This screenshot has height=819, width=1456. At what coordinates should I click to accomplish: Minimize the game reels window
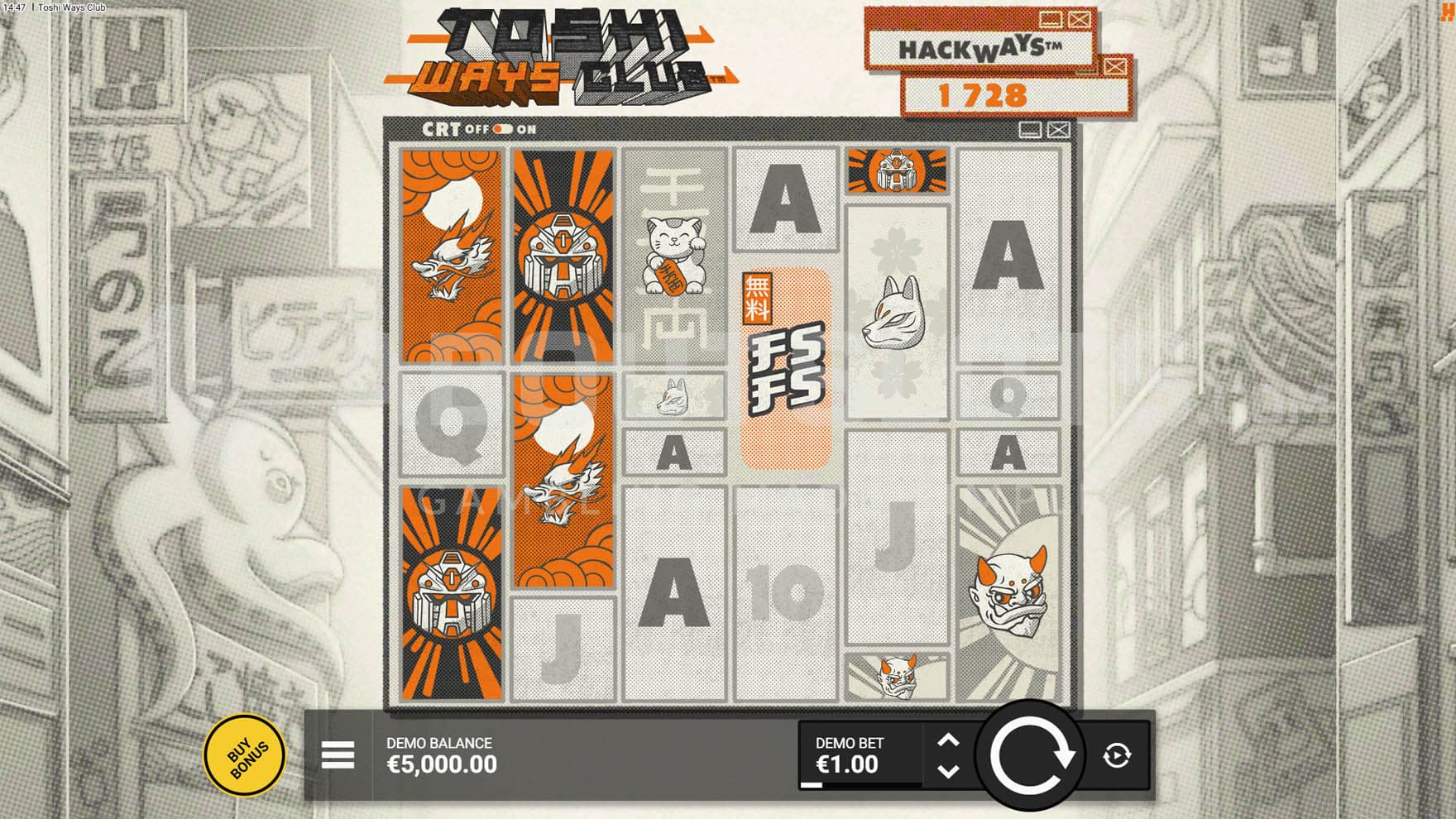1030,130
